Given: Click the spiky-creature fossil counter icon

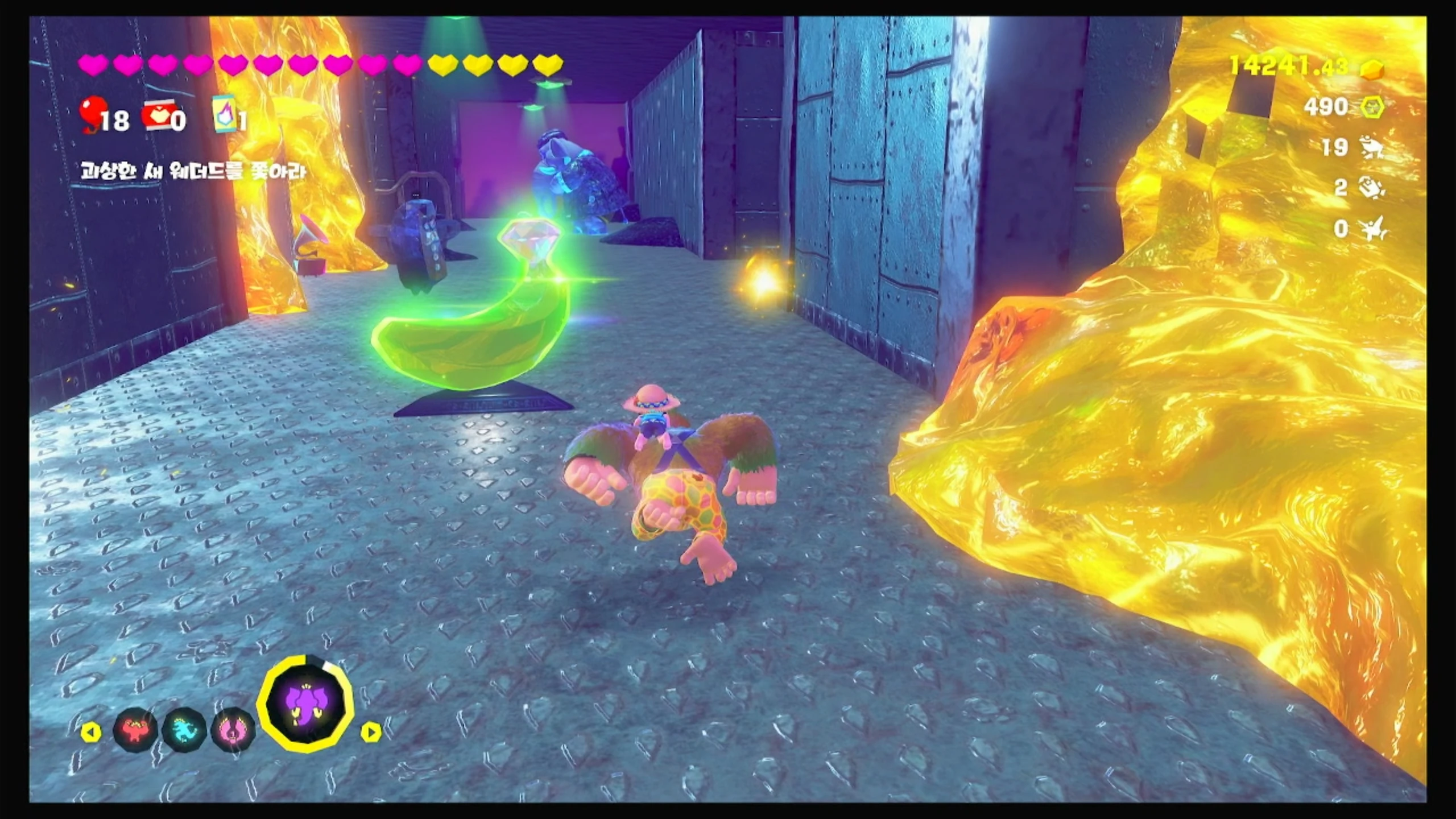Looking at the screenshot, I should tap(1373, 229).
